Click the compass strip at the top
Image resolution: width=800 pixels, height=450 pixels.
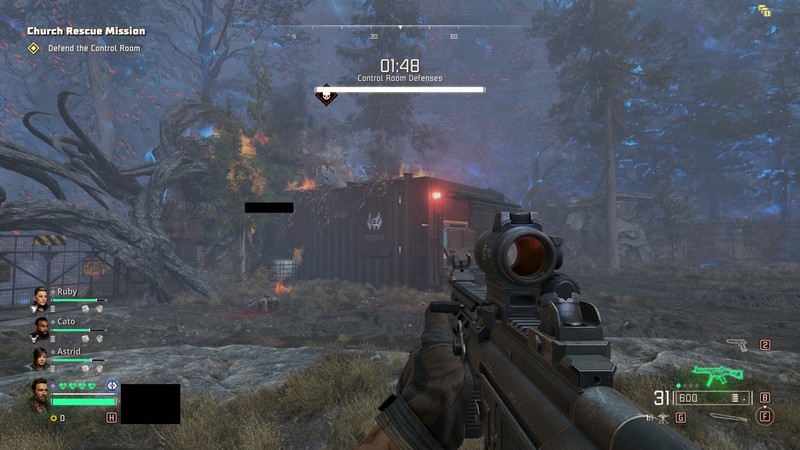click(400, 30)
